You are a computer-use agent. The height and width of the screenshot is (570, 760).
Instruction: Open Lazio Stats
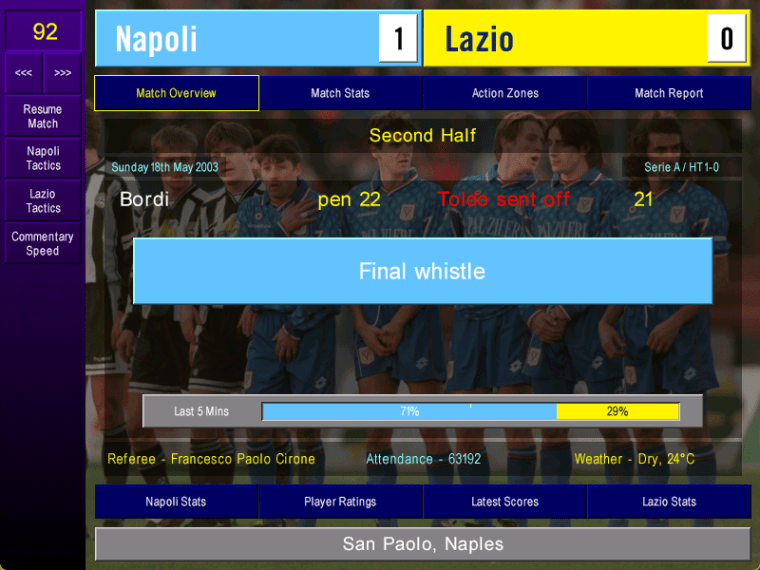(669, 501)
